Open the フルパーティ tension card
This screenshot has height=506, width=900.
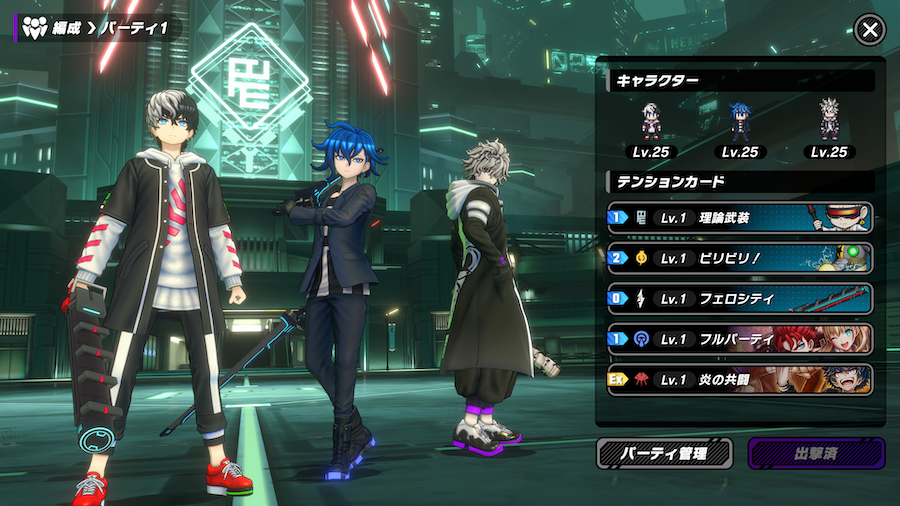pyautogui.click(x=739, y=339)
